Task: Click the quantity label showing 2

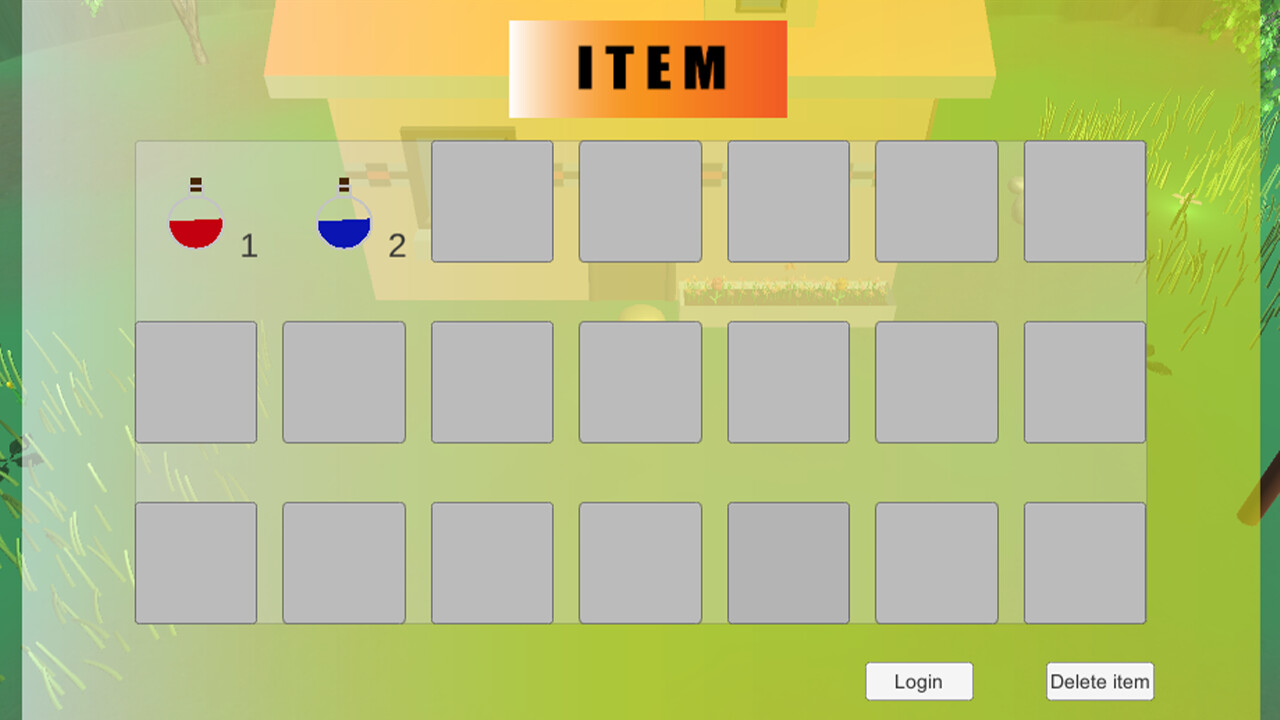Action: tap(397, 247)
